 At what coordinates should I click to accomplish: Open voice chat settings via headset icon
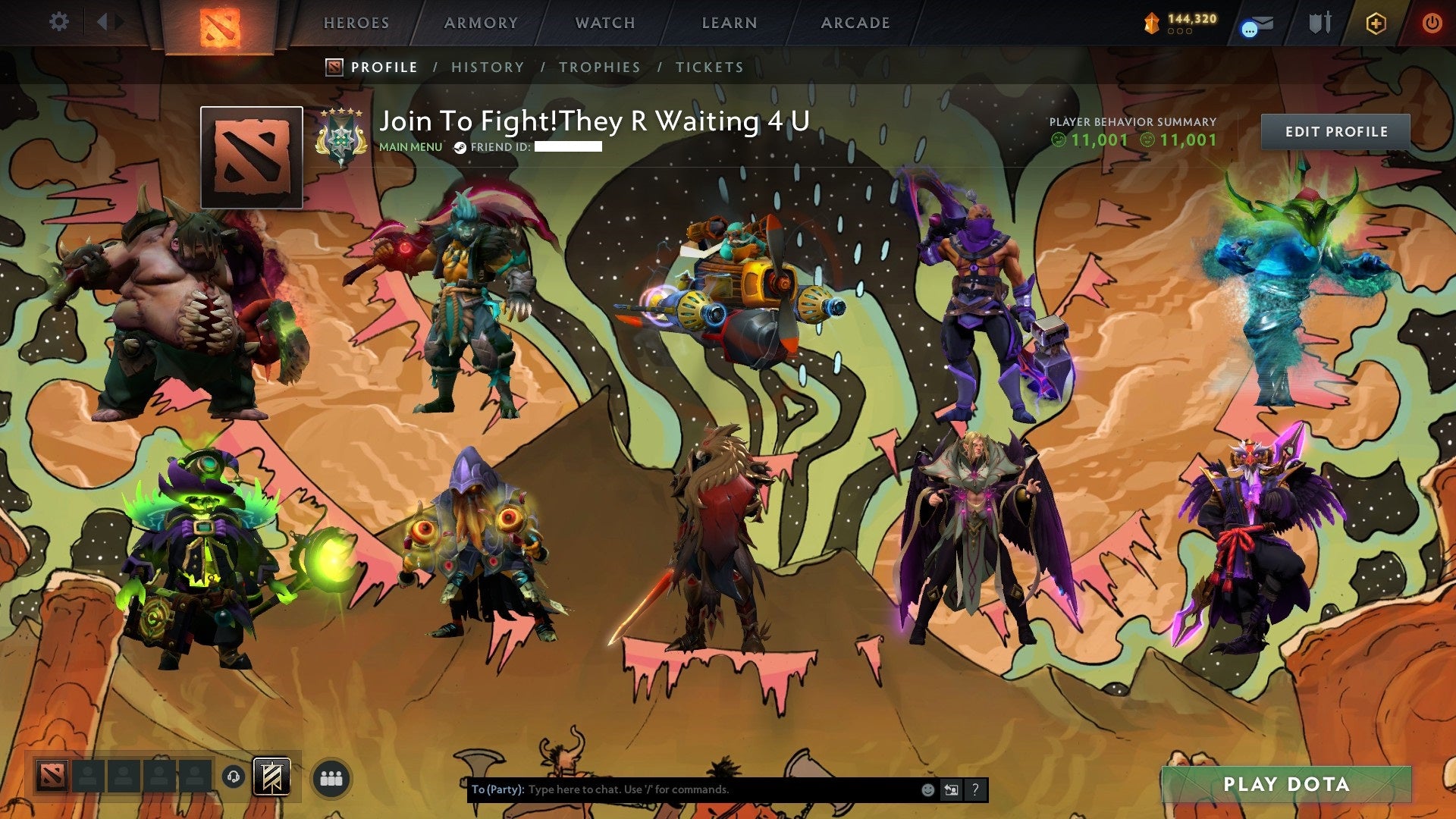pos(233,777)
